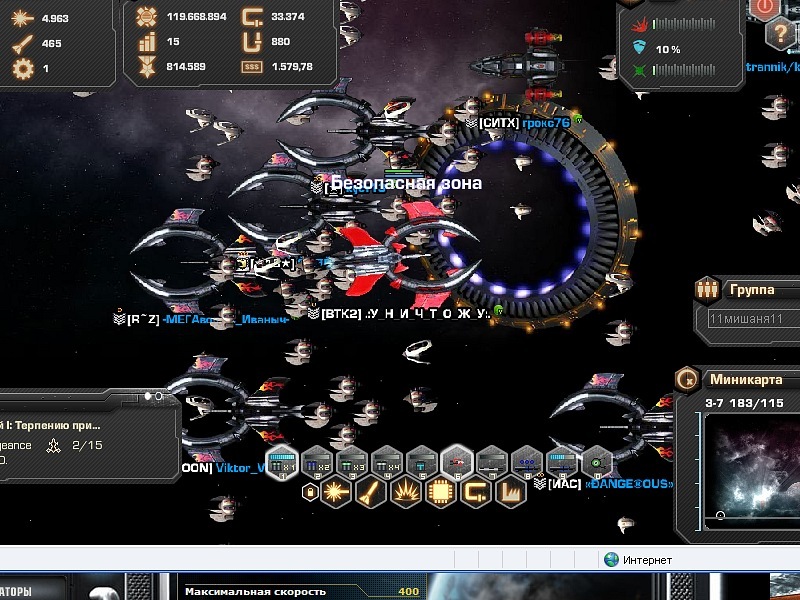Activate the green circle slot 0
The image size is (800, 600).
pos(597,461)
